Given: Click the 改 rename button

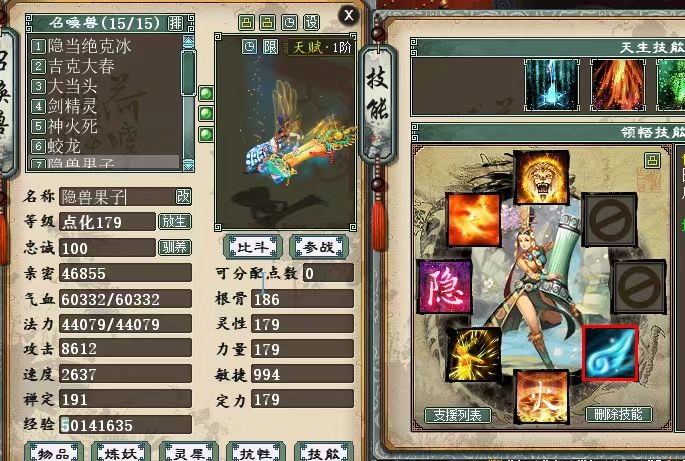Looking at the screenshot, I should [183, 196].
